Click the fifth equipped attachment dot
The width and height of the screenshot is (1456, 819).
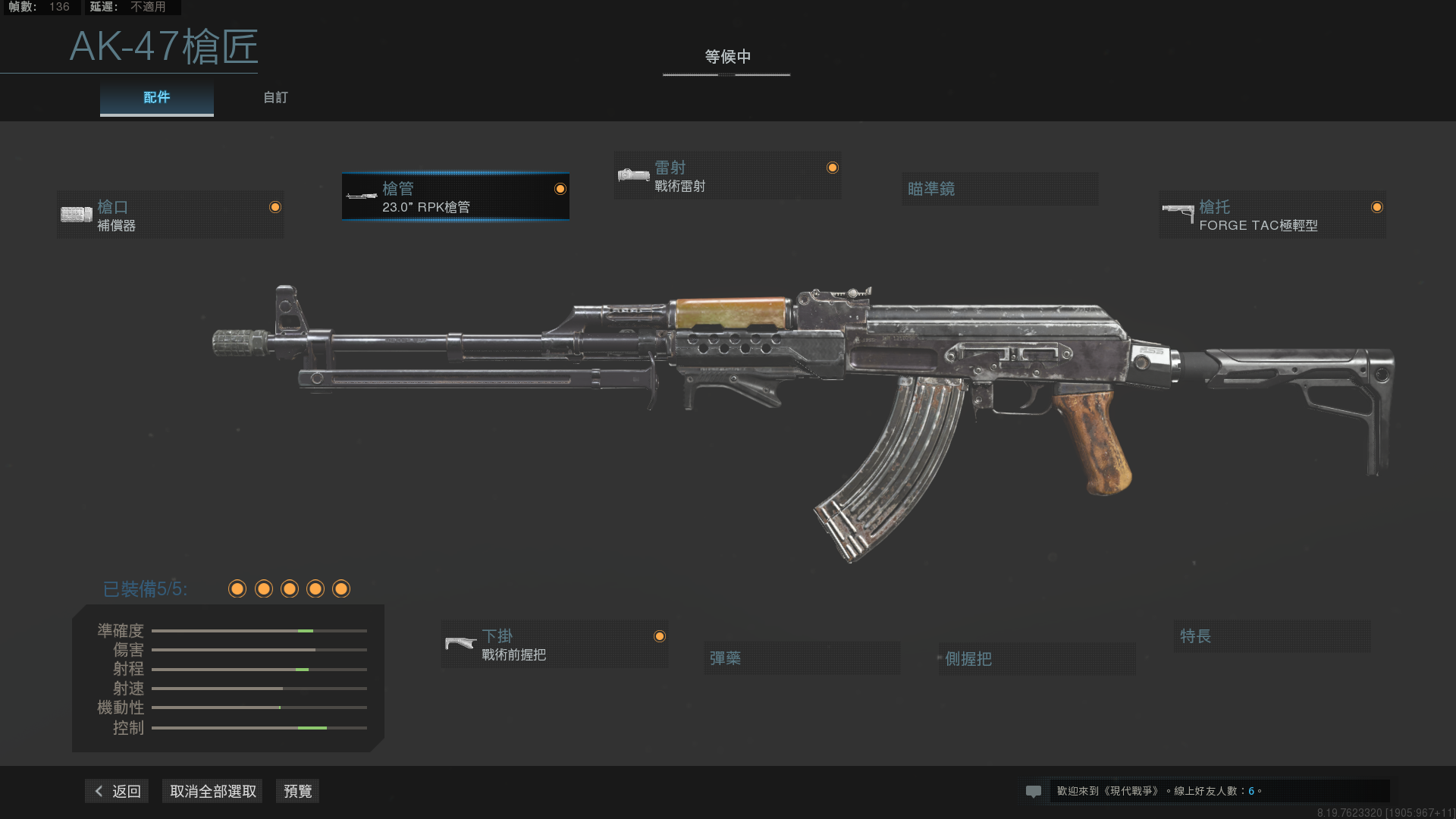[340, 589]
